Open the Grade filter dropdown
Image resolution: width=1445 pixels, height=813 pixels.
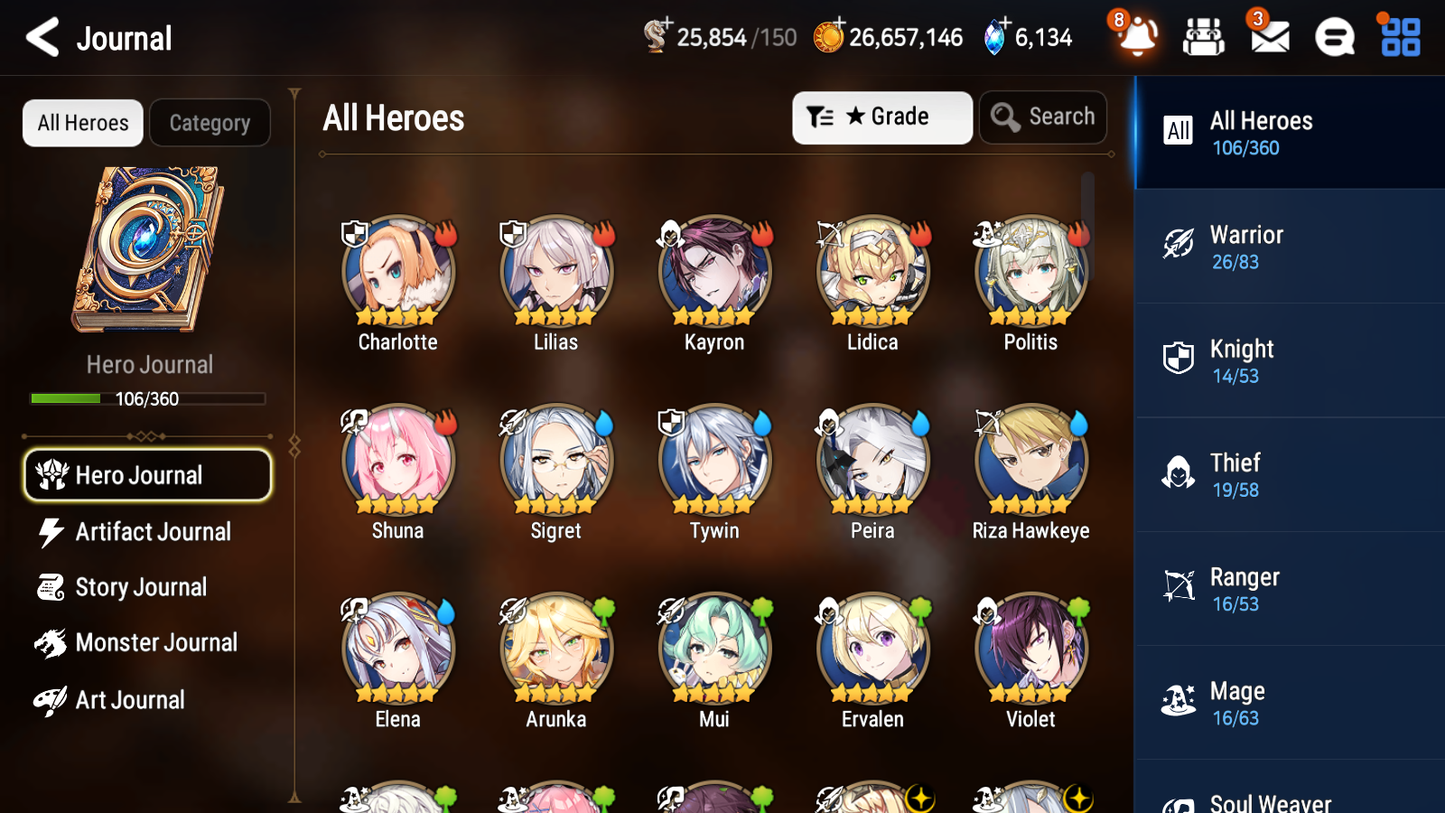[x=882, y=117]
